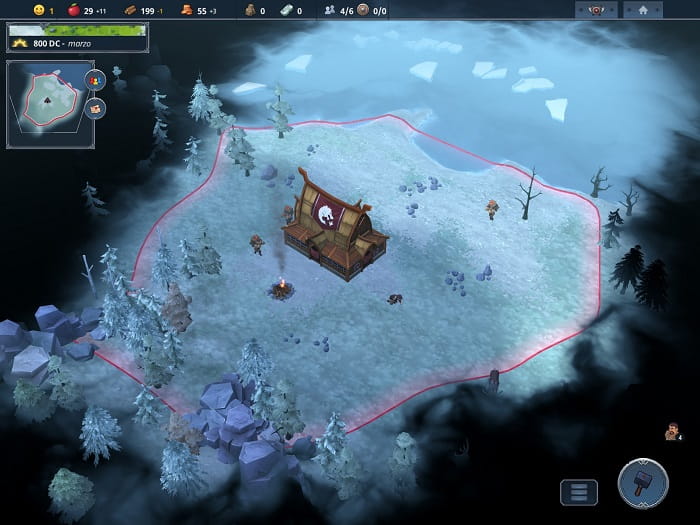
Task: Open the home icon button in top bar
Action: 642,10
